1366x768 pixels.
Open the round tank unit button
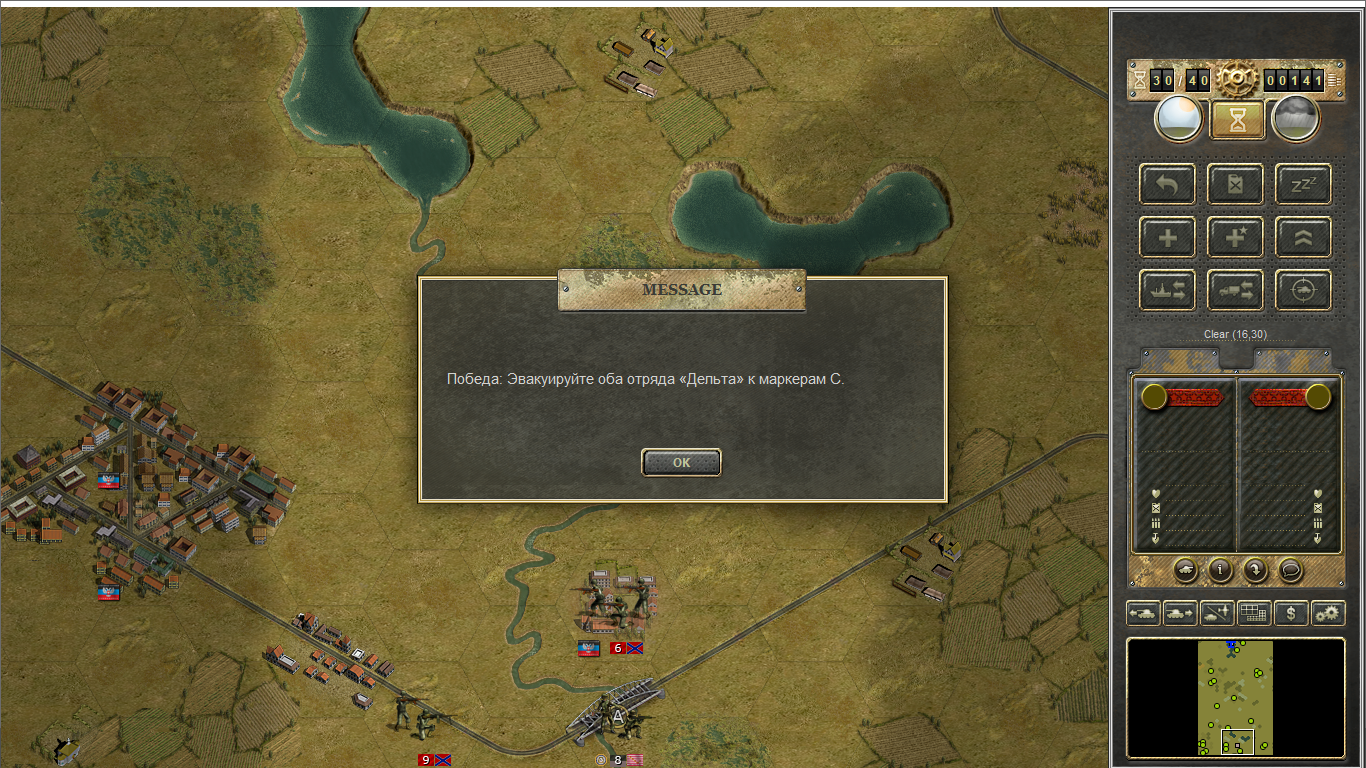pyautogui.click(x=1186, y=569)
